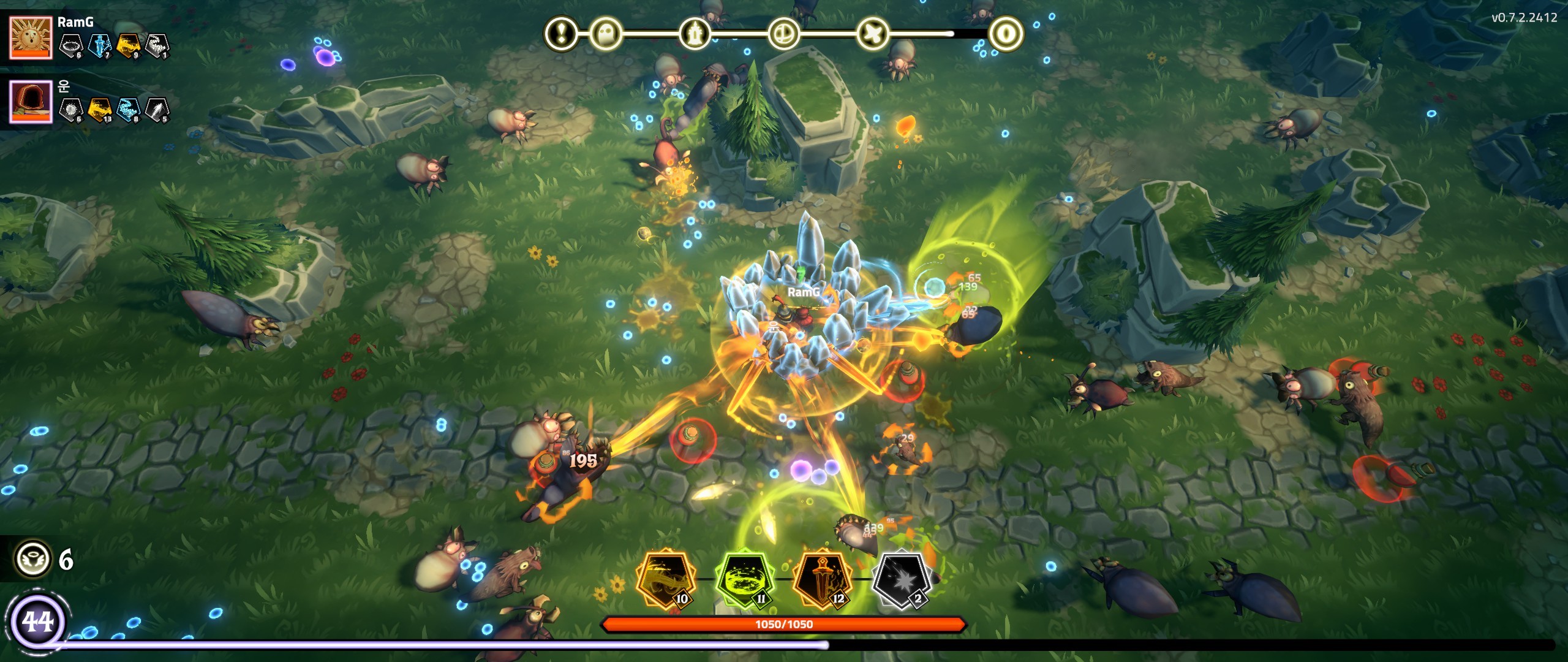
Task: Click the four-point star stage marker
Action: (x=872, y=33)
